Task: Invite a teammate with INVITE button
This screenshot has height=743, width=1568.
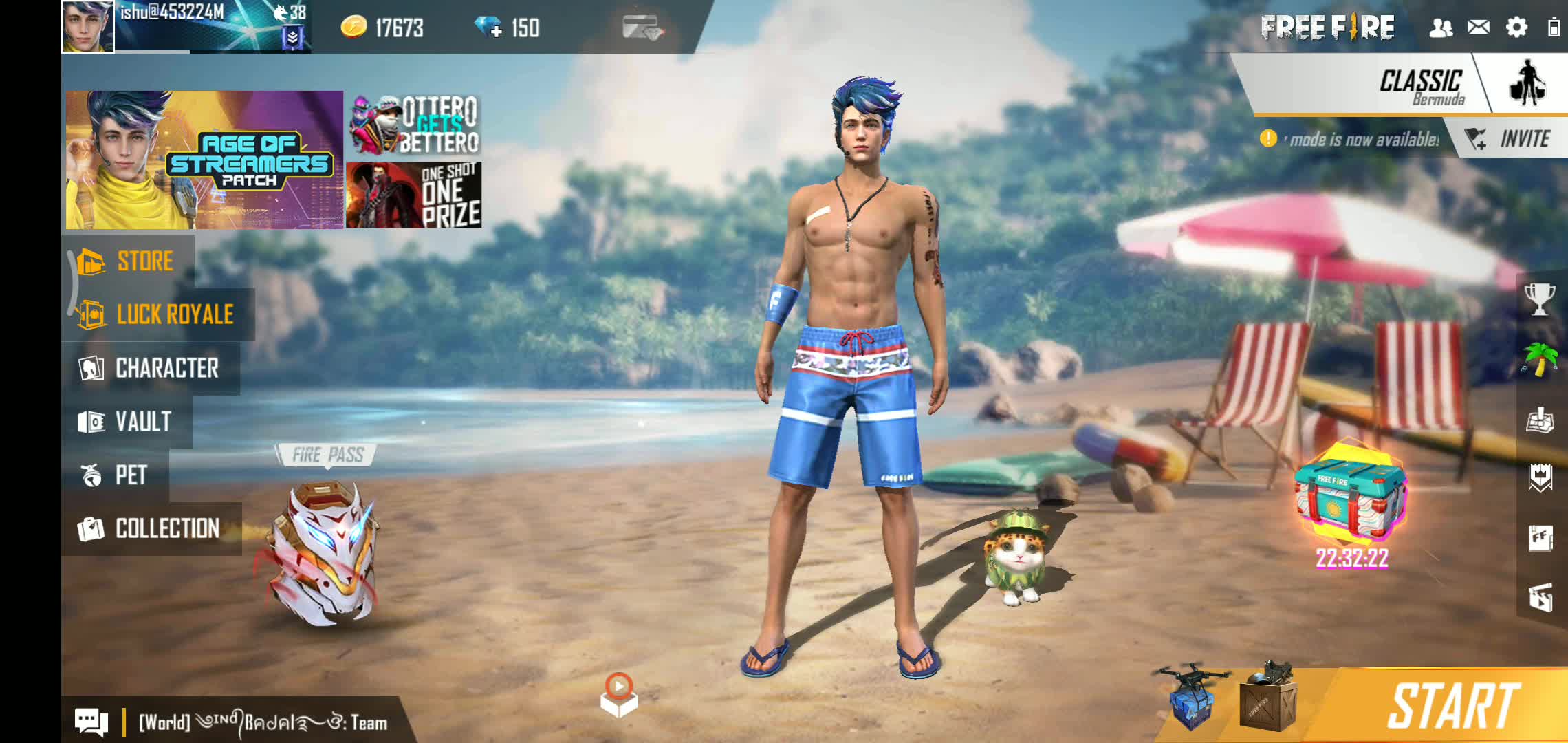Action: [1510, 139]
